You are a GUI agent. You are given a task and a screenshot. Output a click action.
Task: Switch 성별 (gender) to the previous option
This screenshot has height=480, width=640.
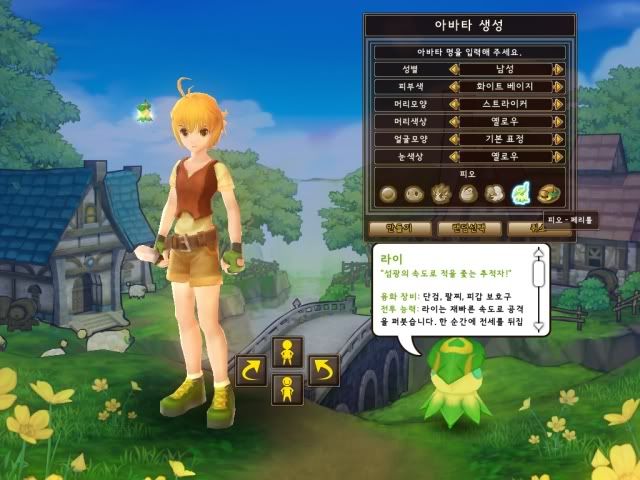tap(454, 70)
